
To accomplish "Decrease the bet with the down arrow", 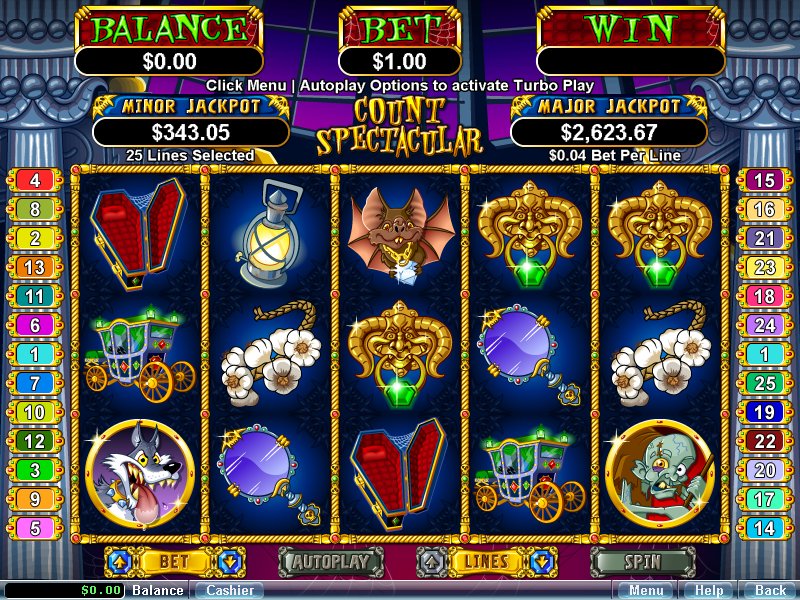I will pyautogui.click(x=228, y=562).
